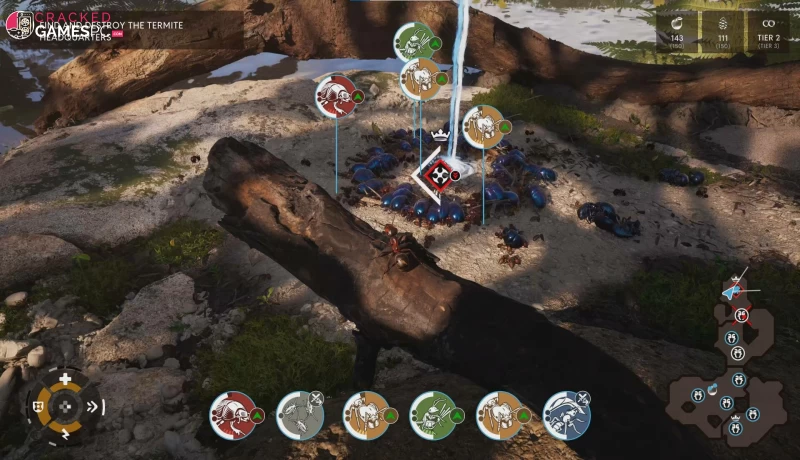Click the green ant marker above the battlefield
The height and width of the screenshot is (460, 800).
pyautogui.click(x=412, y=42)
